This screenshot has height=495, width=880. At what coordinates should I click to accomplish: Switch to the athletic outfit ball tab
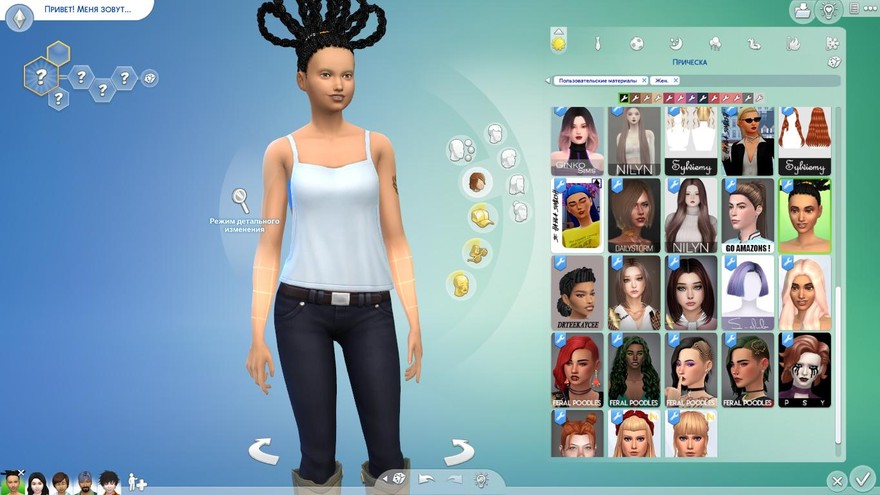click(x=636, y=44)
